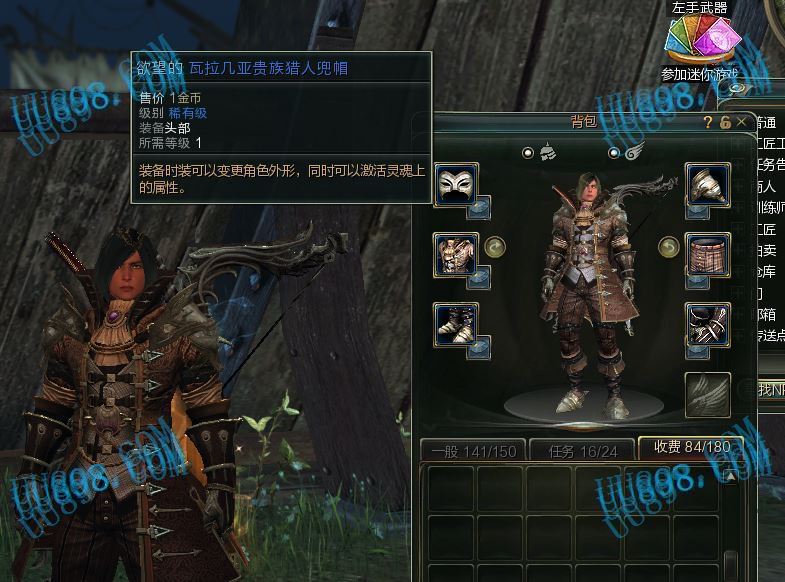Screen dimensions: 785x582
Task: Switch to the 一般 141/150 bag tab
Action: (x=473, y=451)
